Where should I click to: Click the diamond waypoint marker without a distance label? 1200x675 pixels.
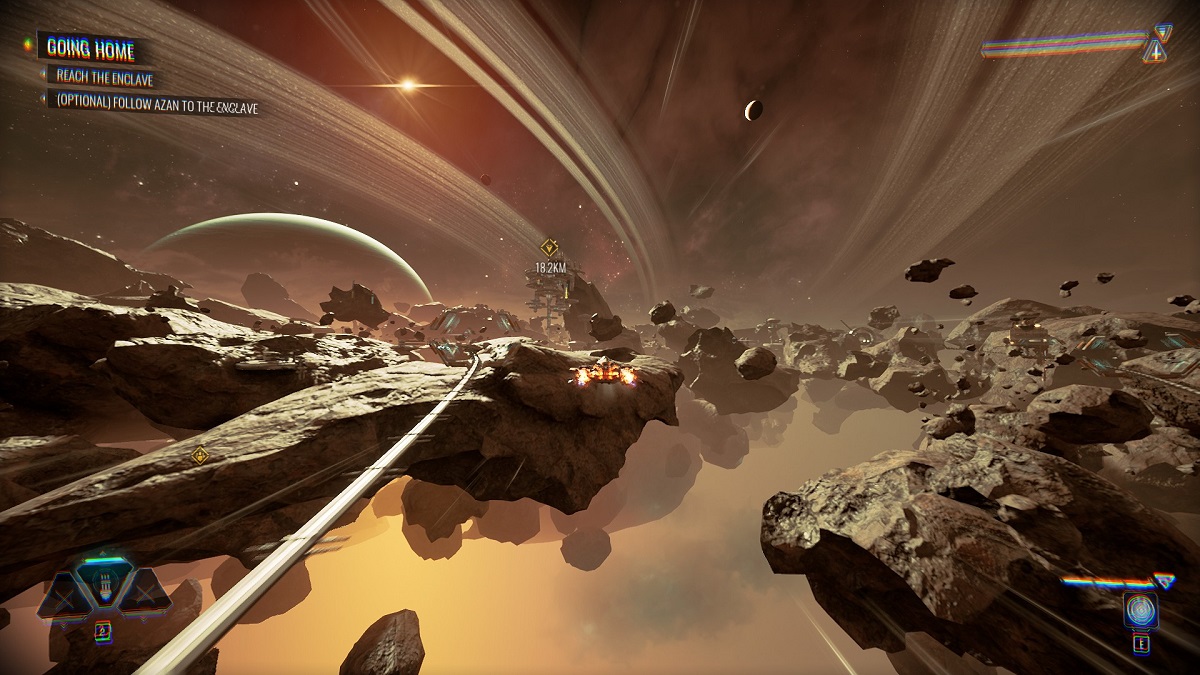pos(200,455)
